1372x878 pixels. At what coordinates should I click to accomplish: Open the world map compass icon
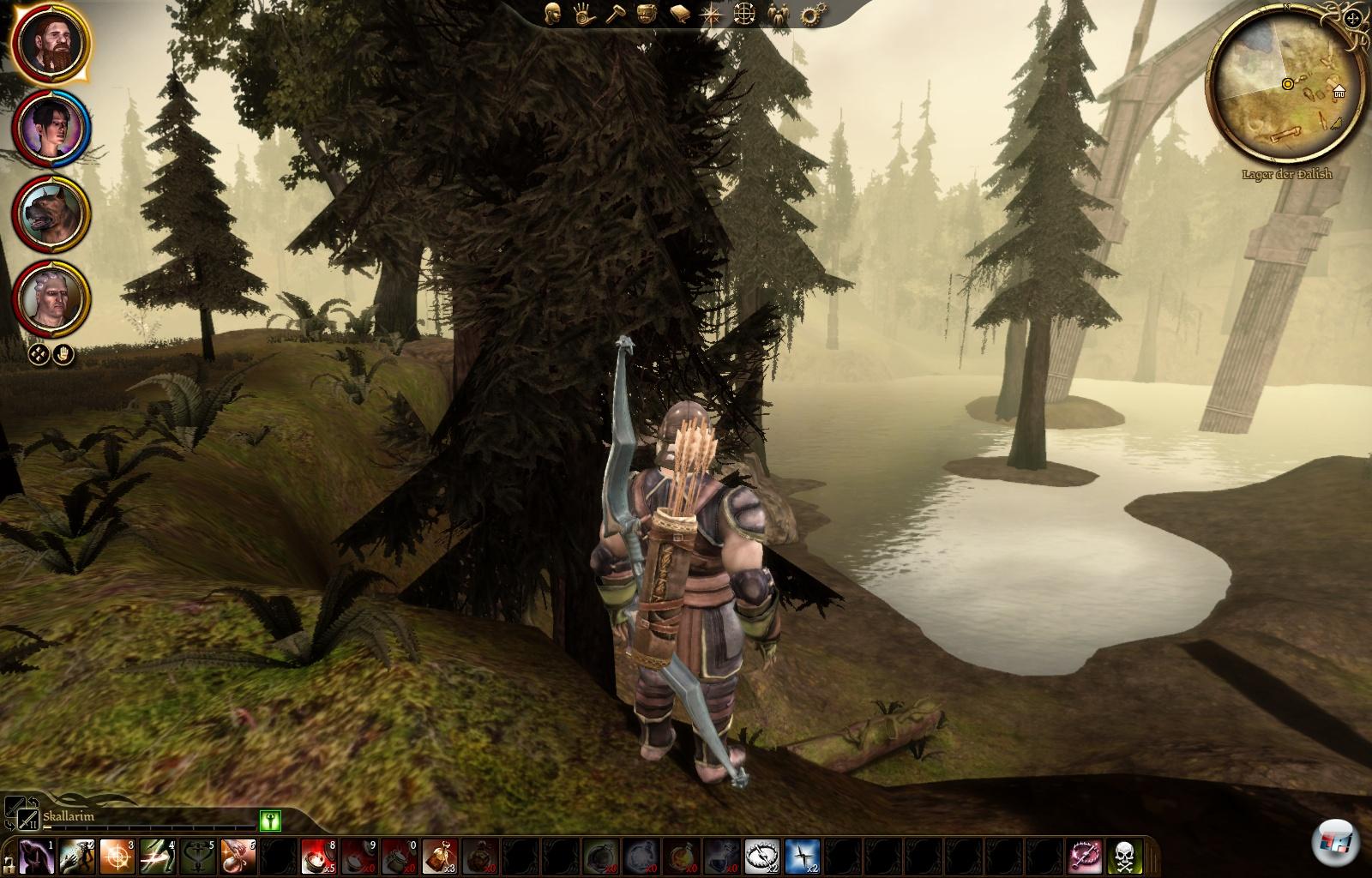pos(711,15)
